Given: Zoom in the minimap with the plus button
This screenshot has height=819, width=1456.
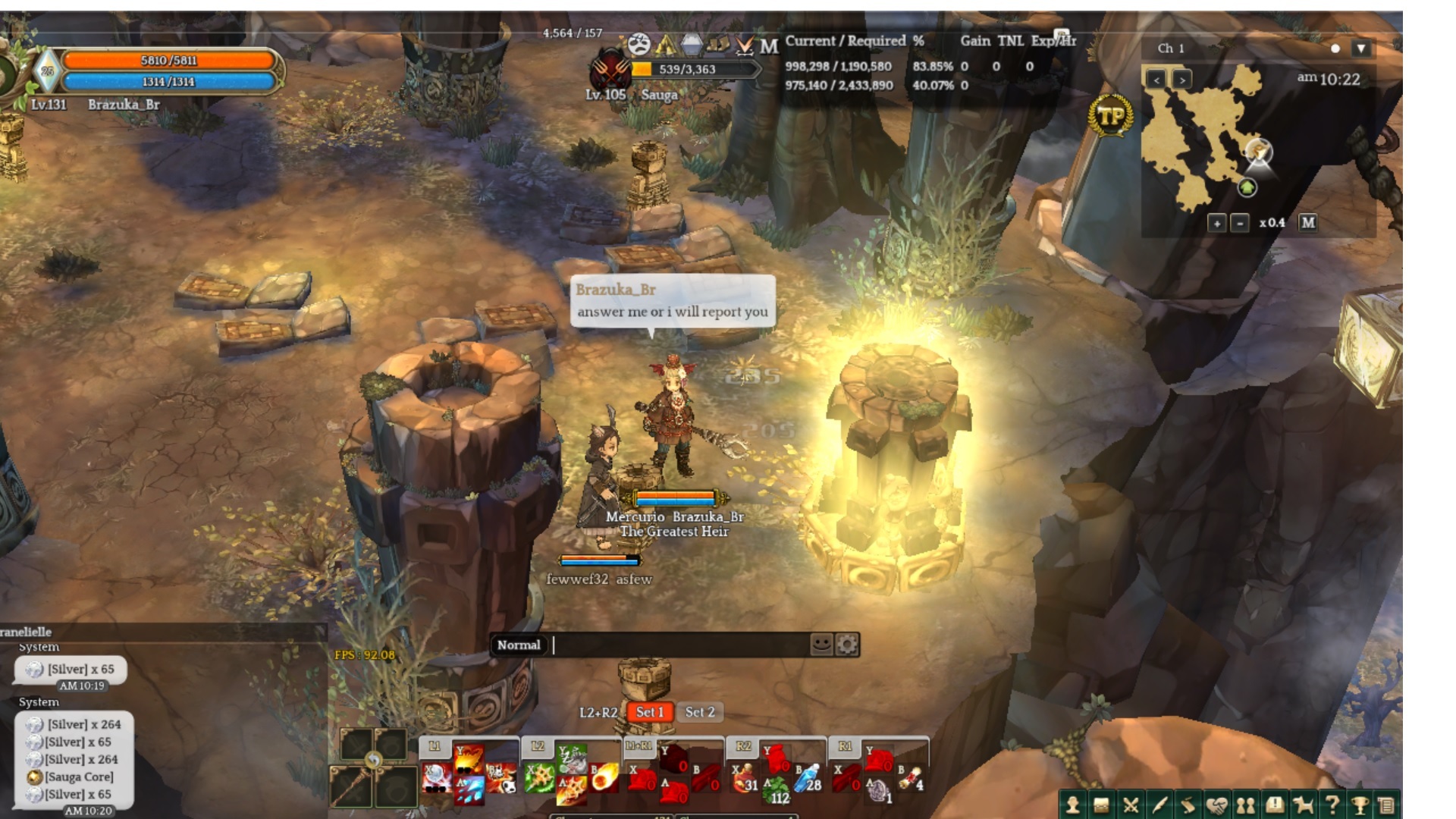Looking at the screenshot, I should [1216, 223].
